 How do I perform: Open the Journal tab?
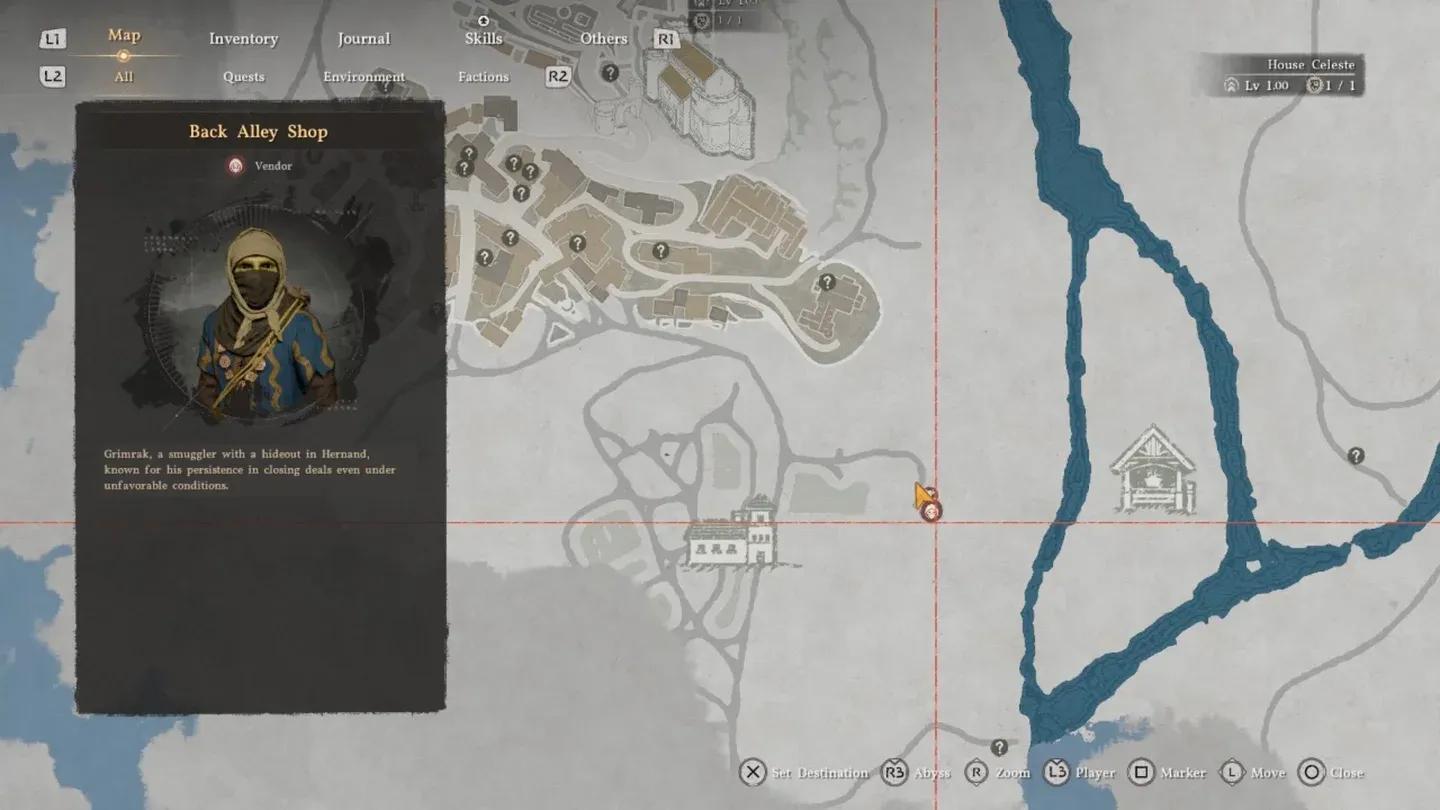(363, 39)
